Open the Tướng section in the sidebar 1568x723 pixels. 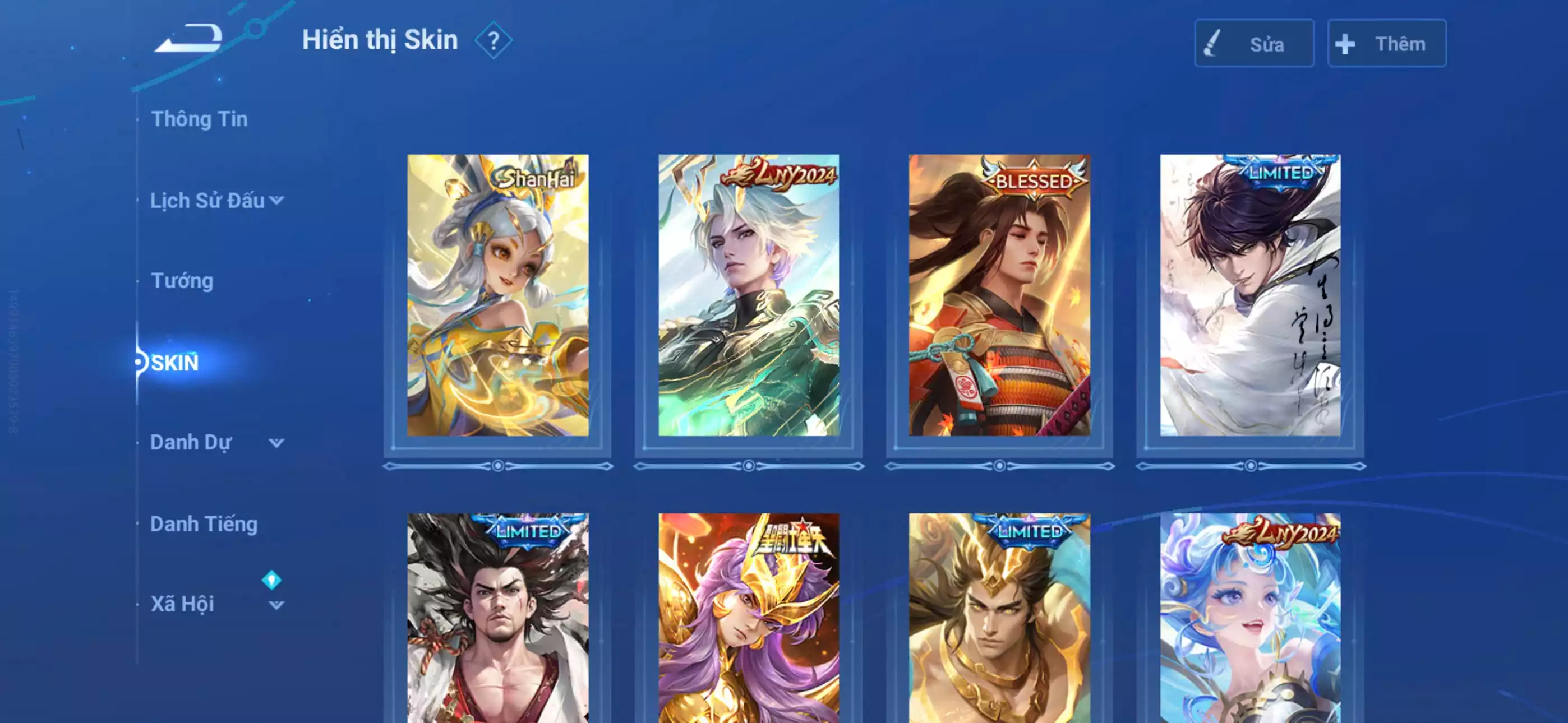[181, 281]
